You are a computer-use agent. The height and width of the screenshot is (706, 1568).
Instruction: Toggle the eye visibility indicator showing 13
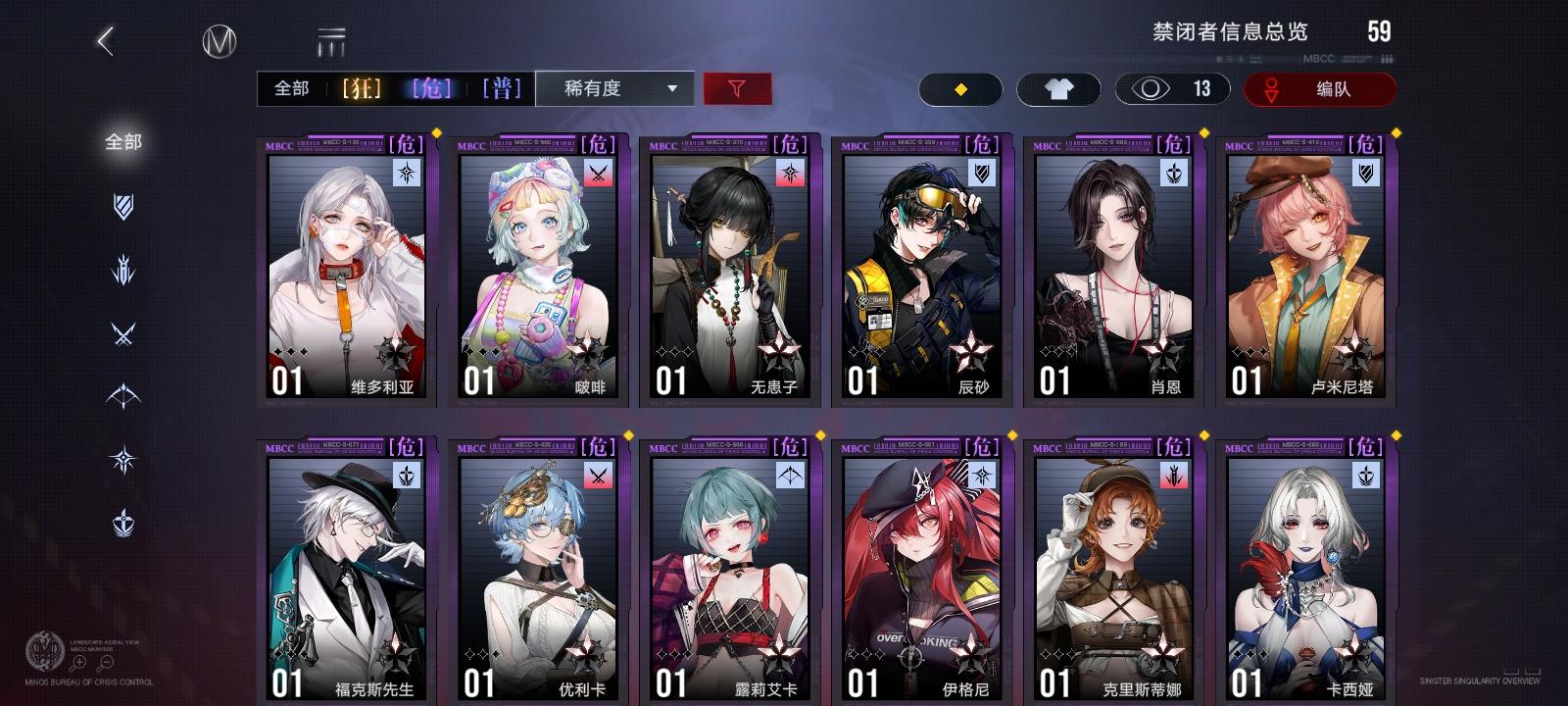1172,88
